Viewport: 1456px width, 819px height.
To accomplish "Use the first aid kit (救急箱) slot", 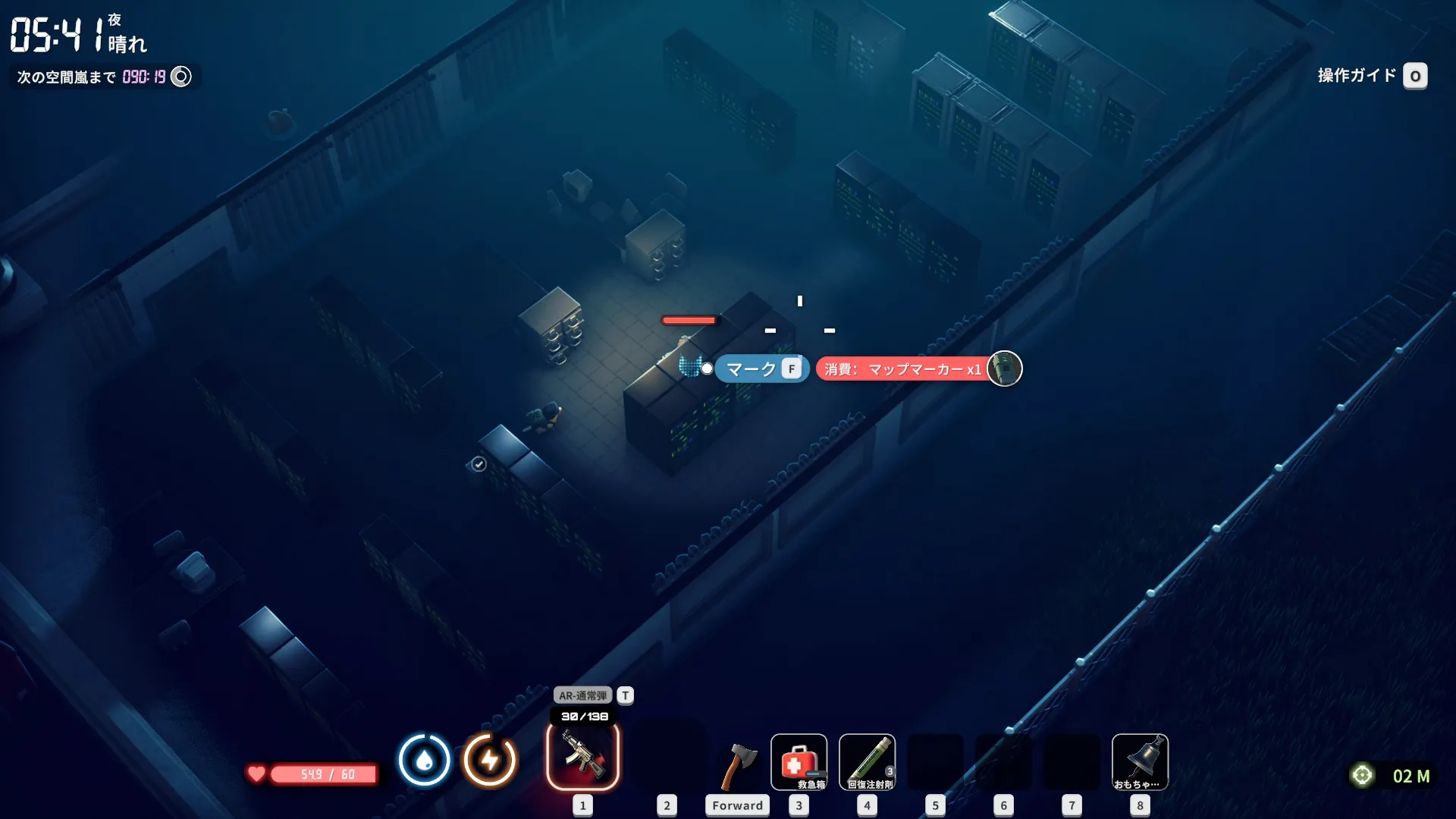I will 799,762.
